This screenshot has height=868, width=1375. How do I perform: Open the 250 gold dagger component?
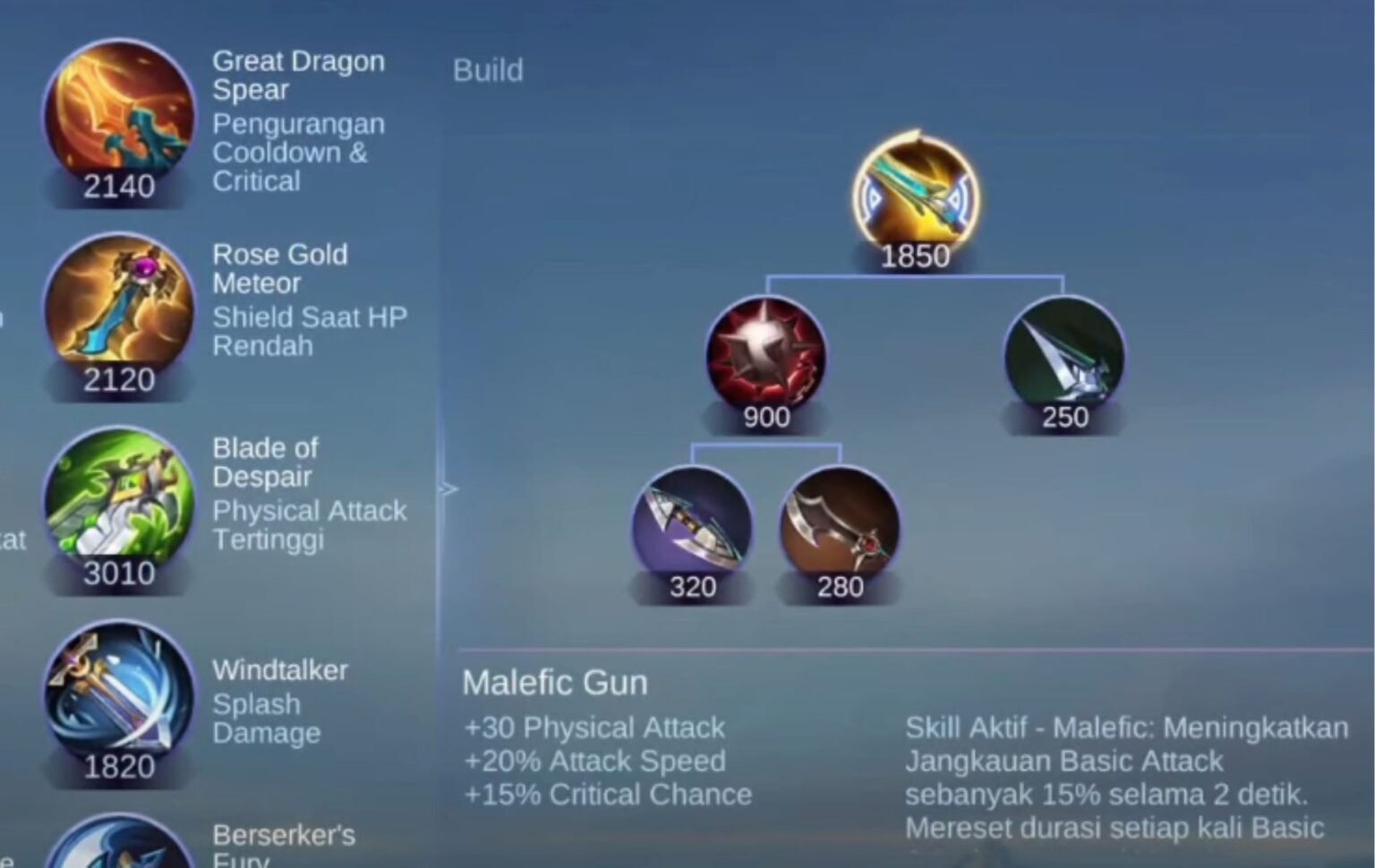pyautogui.click(x=1063, y=356)
